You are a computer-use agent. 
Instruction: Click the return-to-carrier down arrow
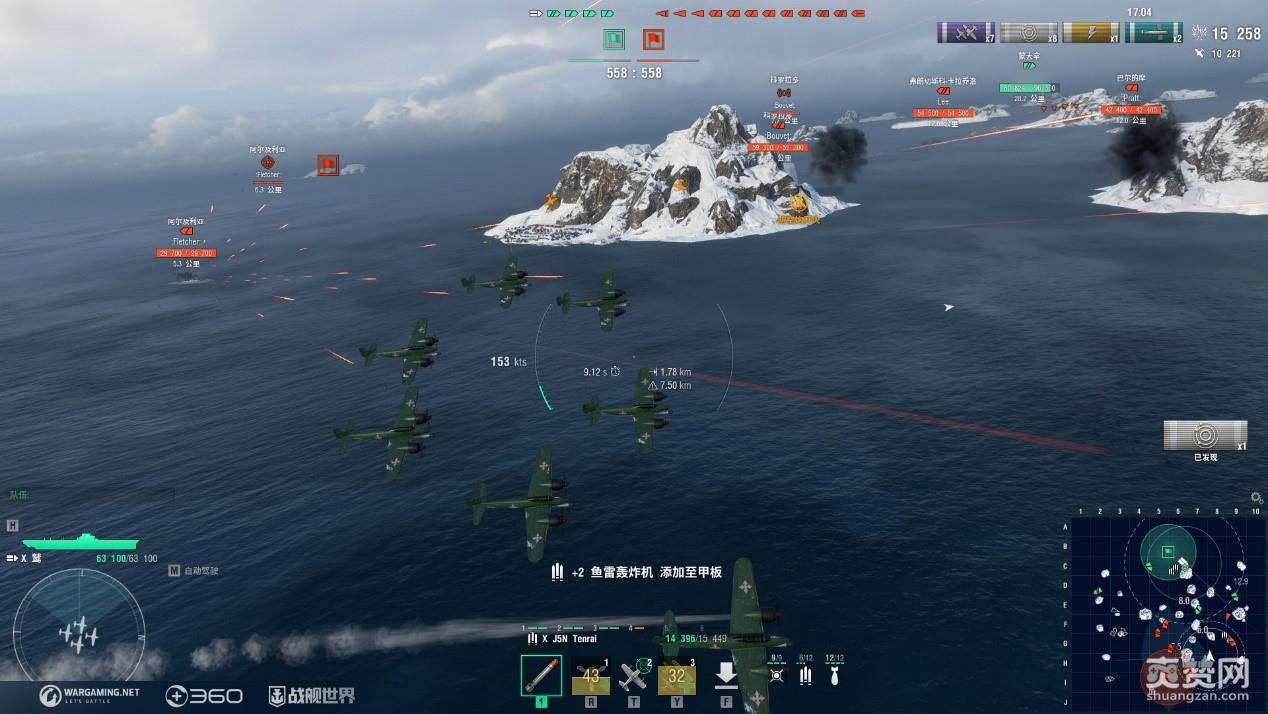[x=726, y=676]
